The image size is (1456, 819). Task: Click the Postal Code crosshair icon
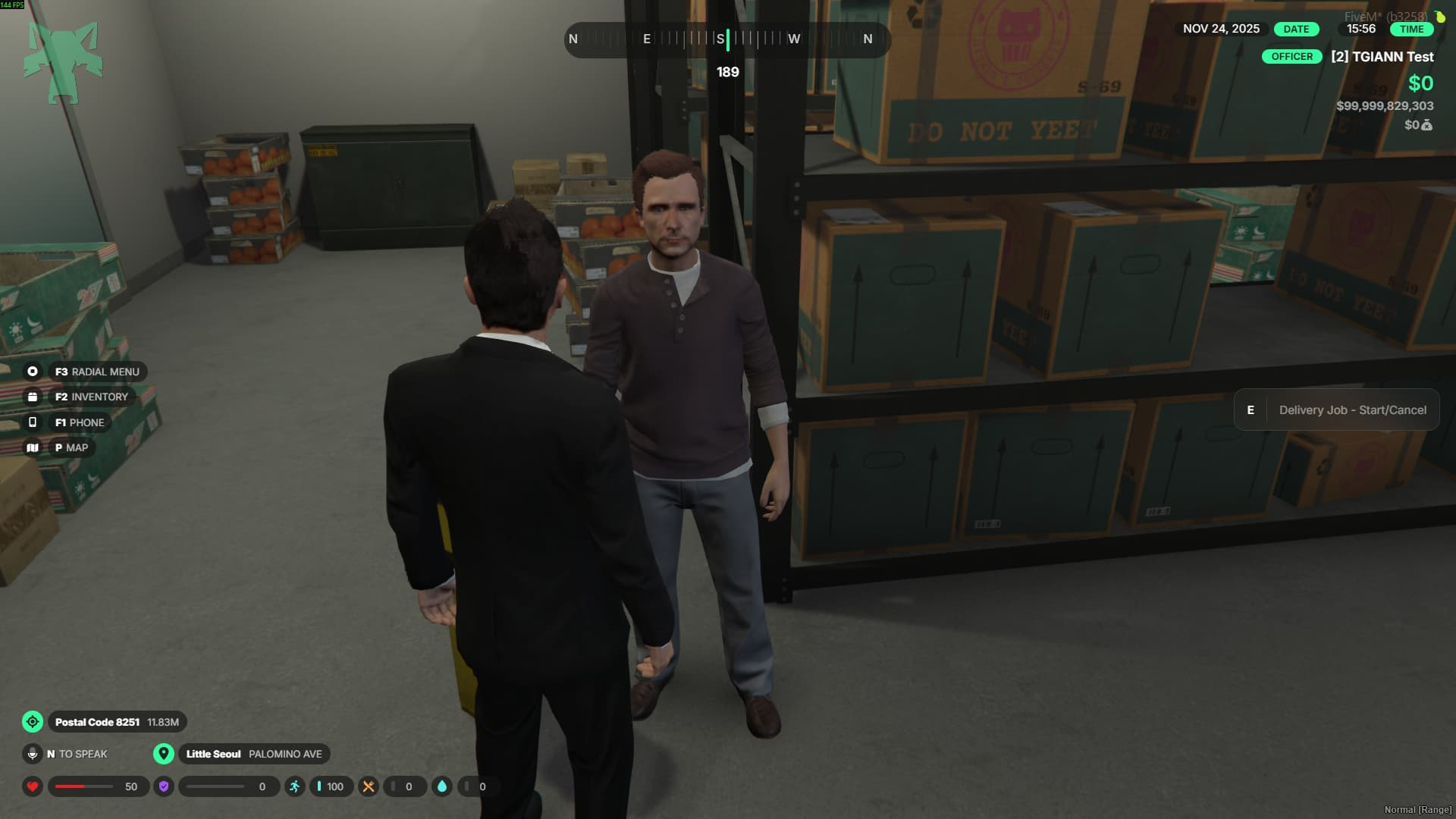click(x=33, y=722)
